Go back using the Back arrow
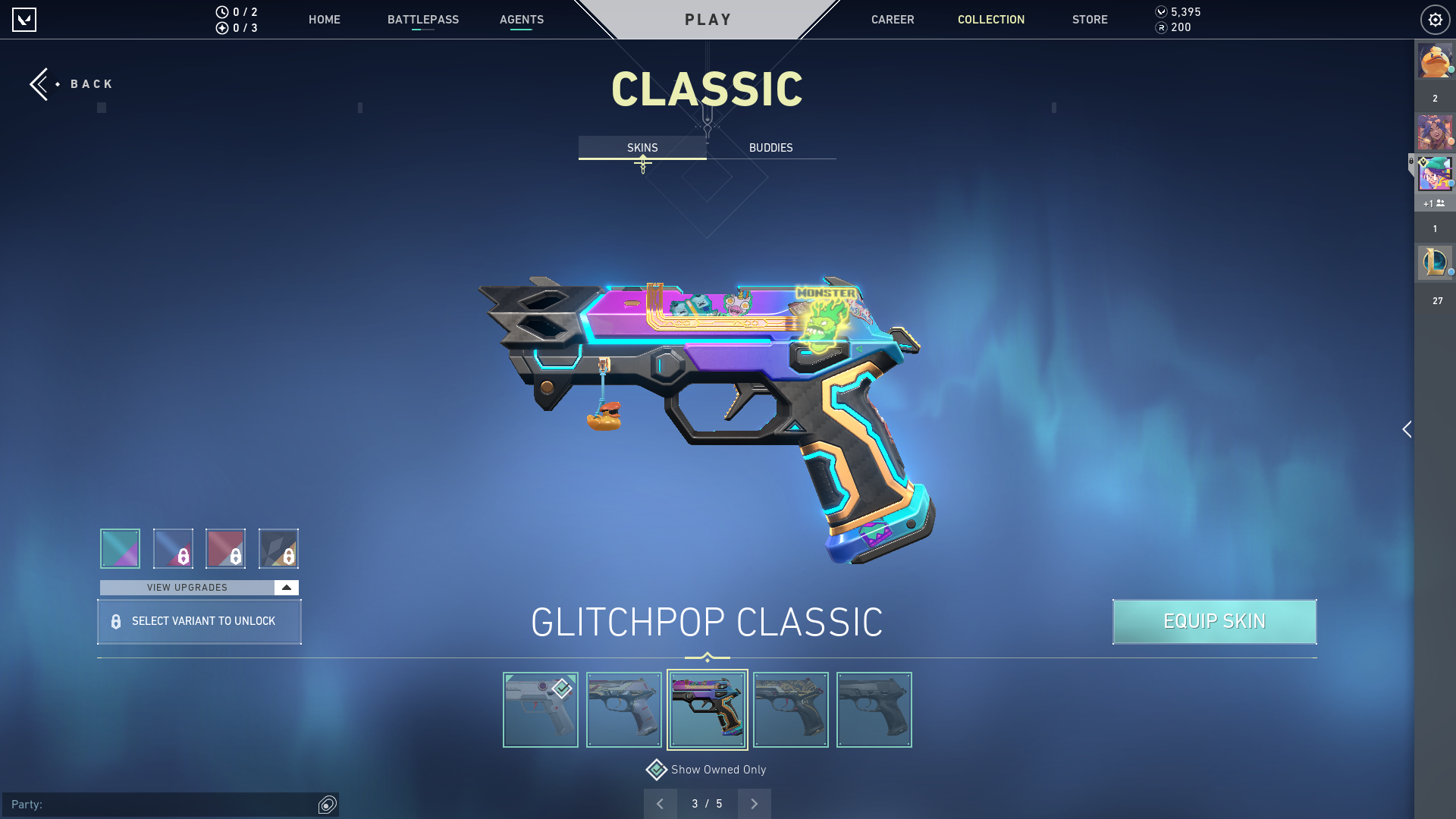The height and width of the screenshot is (819, 1456). point(42,84)
